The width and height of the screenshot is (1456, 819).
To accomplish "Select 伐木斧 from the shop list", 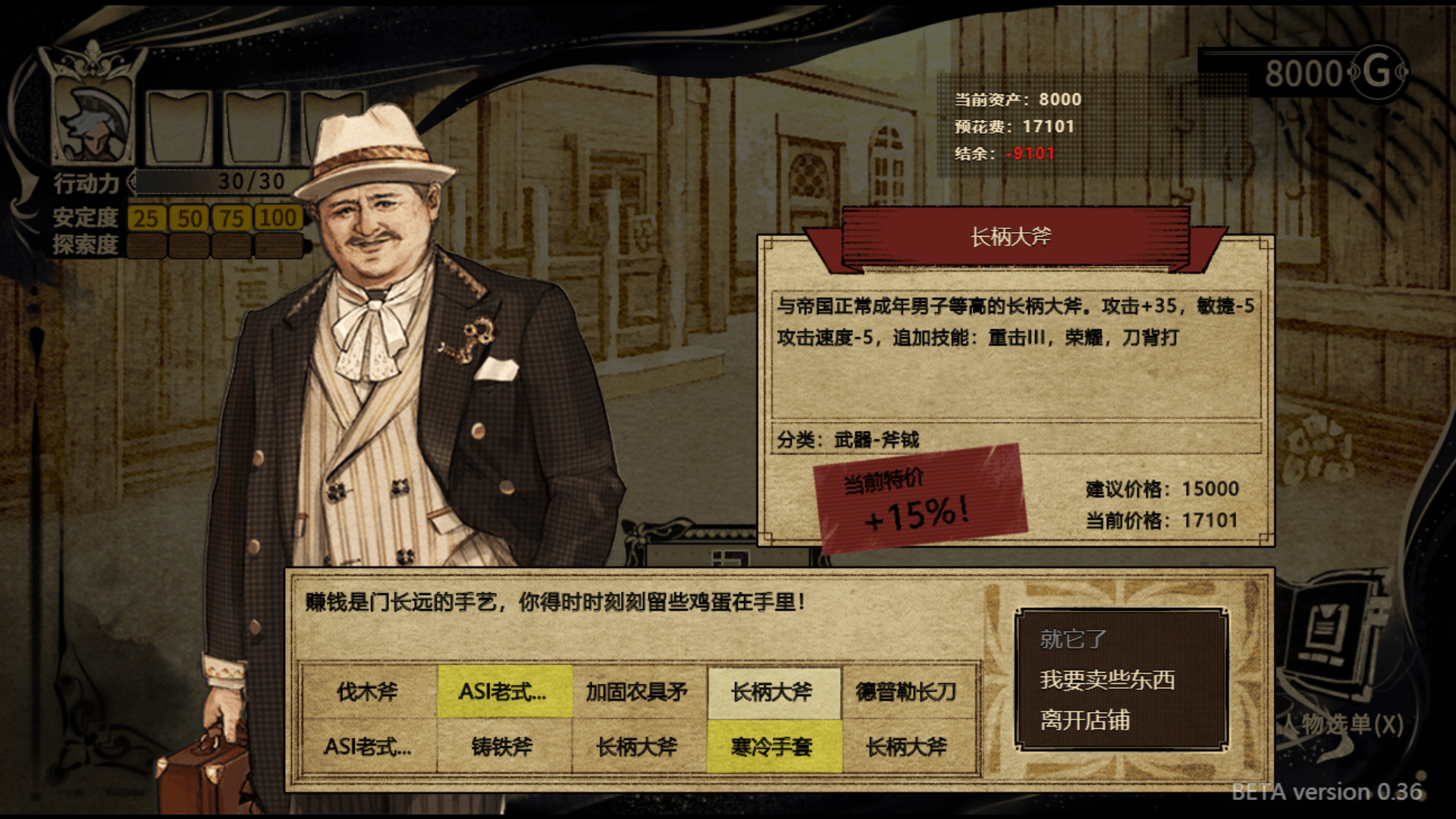I will pyautogui.click(x=369, y=692).
